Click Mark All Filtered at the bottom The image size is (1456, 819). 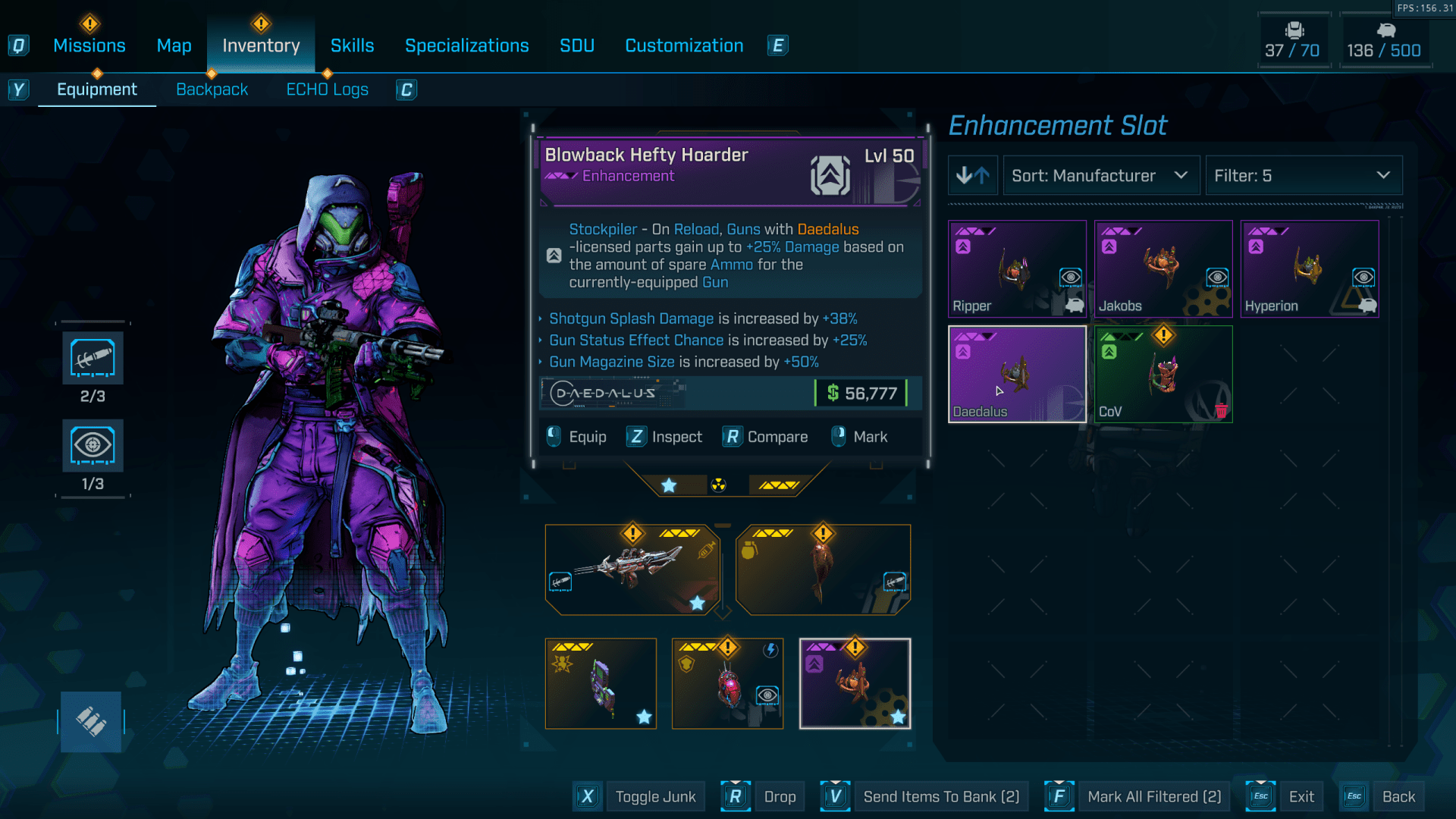coord(1154,796)
